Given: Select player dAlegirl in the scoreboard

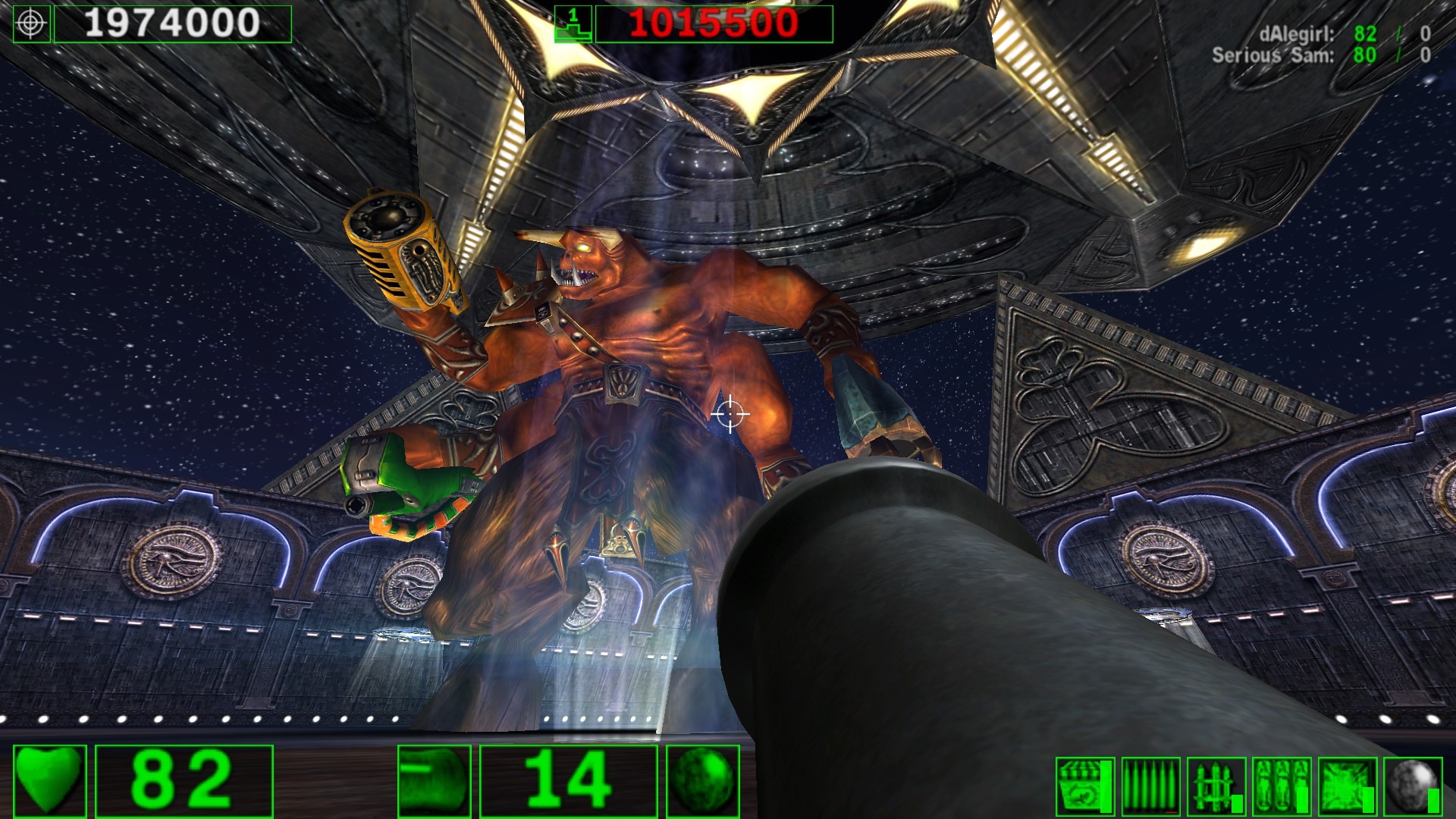Looking at the screenshot, I should coord(1295,34).
